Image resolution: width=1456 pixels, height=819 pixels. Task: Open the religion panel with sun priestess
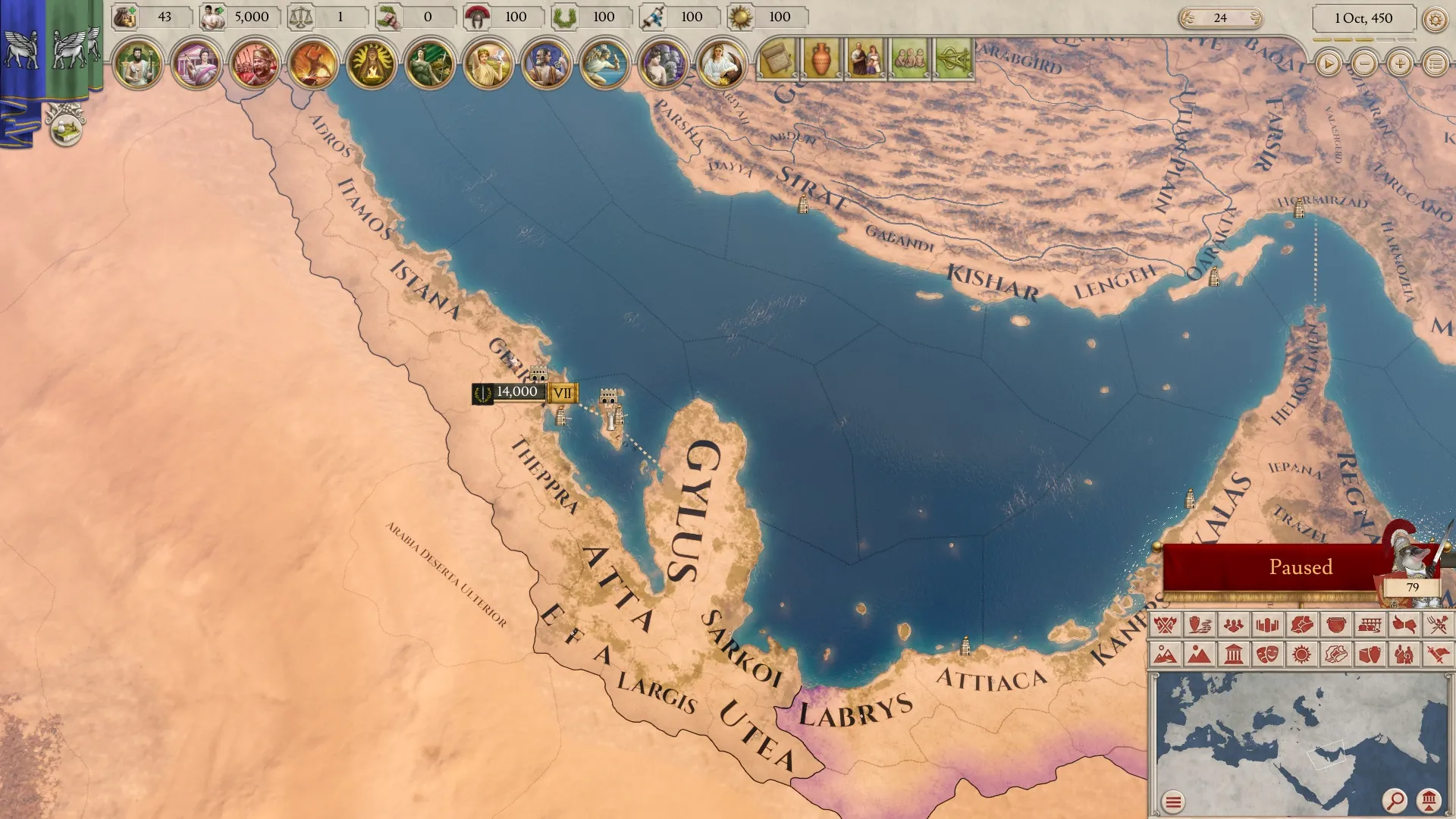pyautogui.click(x=372, y=63)
